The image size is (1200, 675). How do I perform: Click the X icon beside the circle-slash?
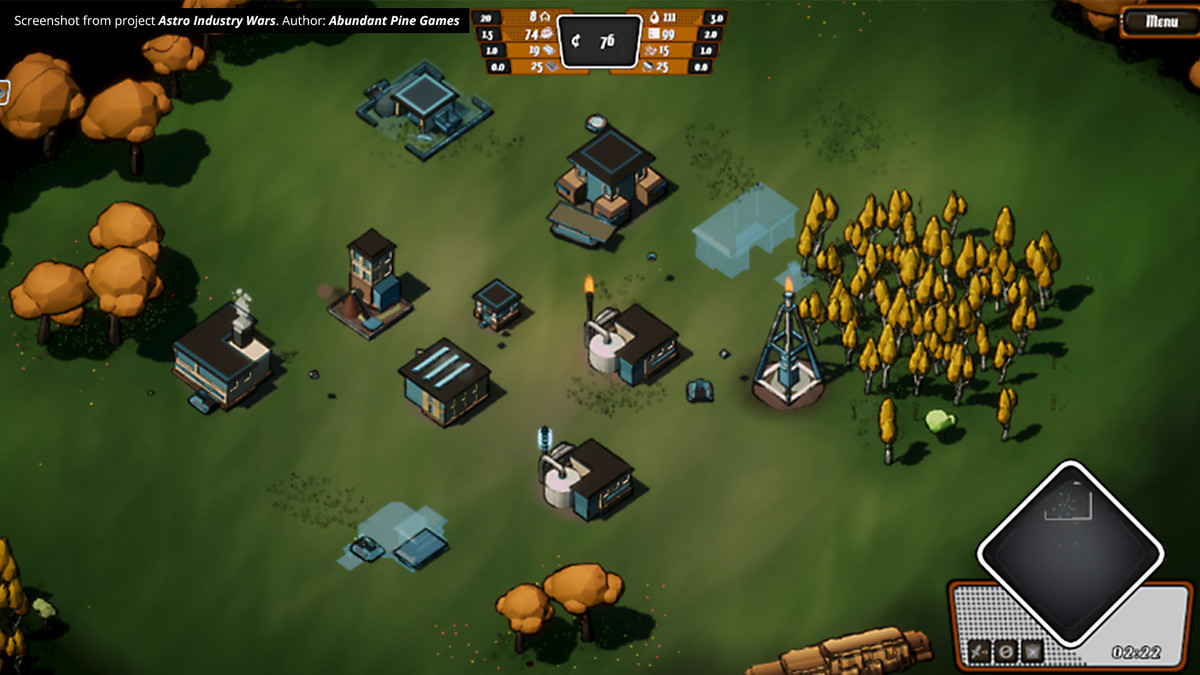1032,652
